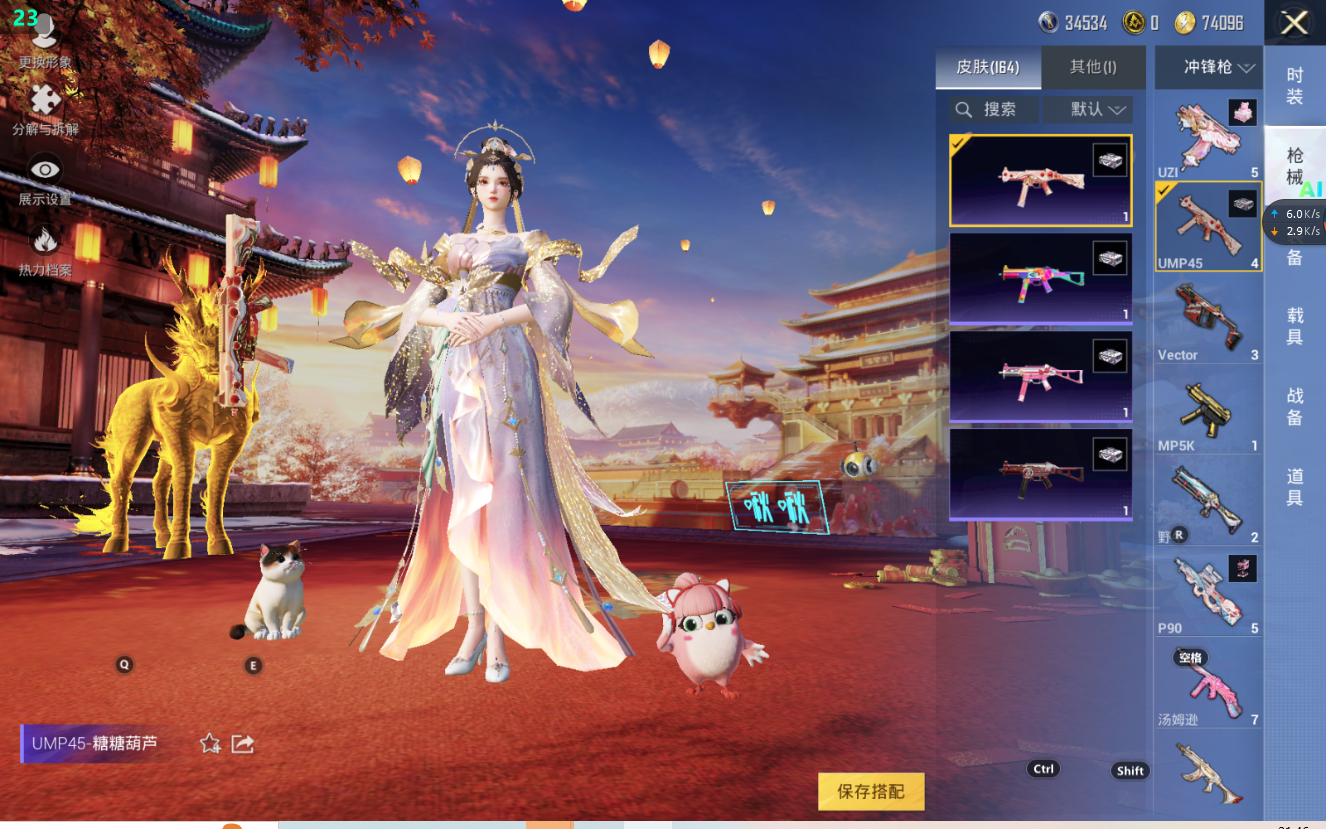The width and height of the screenshot is (1326, 829).
Task: Select the Vector weapon entry
Action: point(1208,320)
